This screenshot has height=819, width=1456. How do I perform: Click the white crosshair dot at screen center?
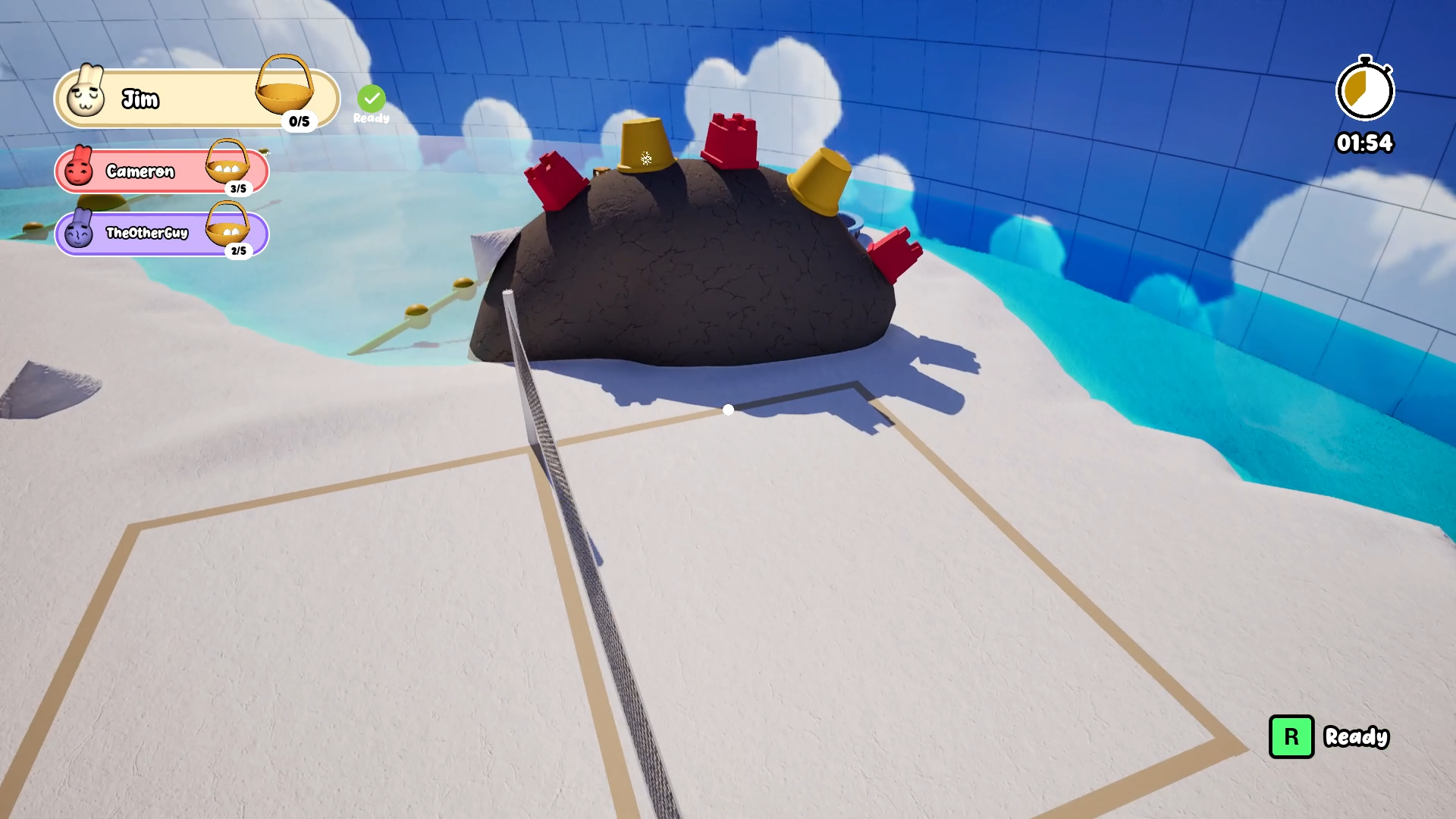[728, 409]
